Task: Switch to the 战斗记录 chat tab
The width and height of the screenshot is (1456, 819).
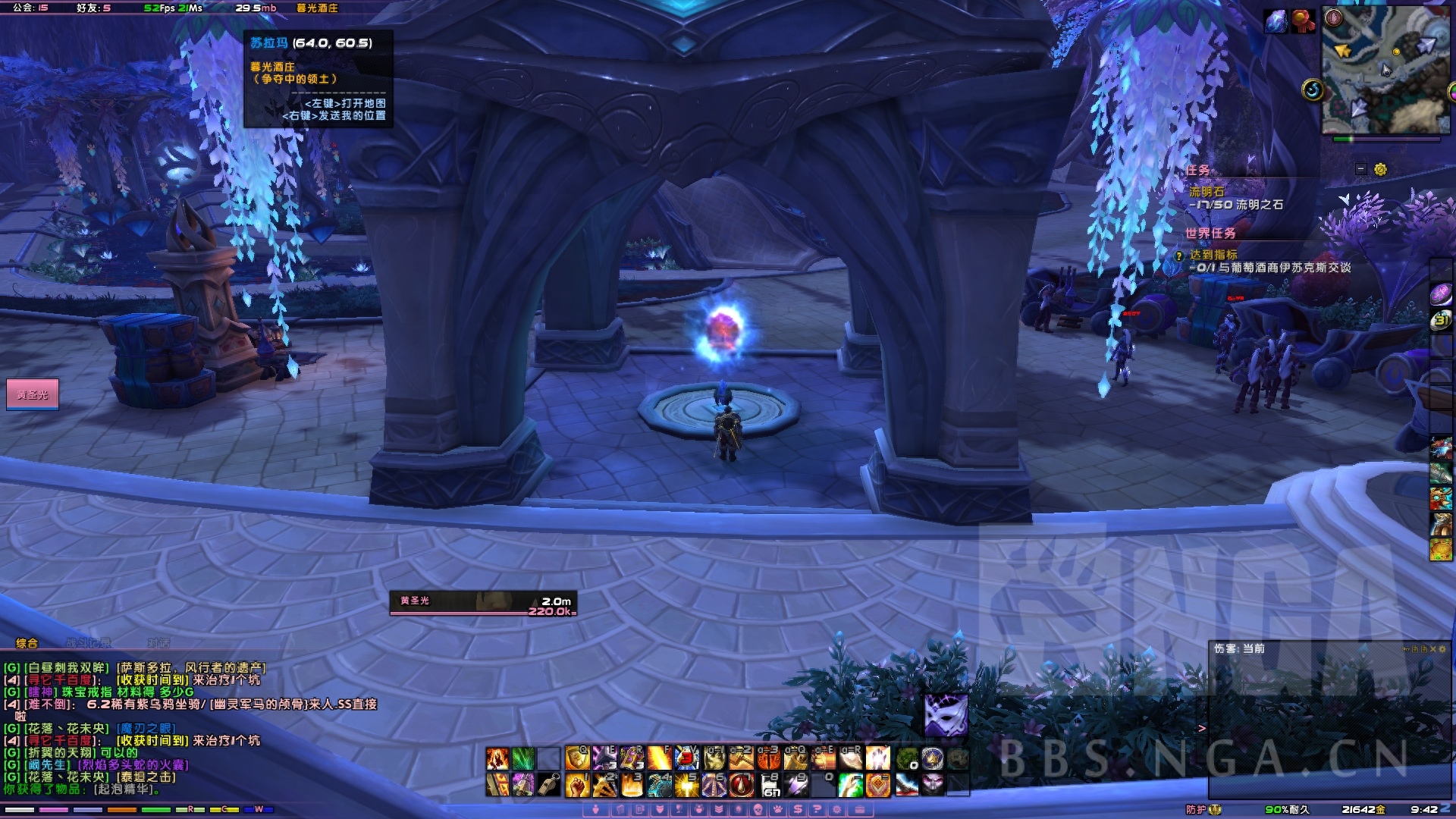Action: tap(88, 643)
